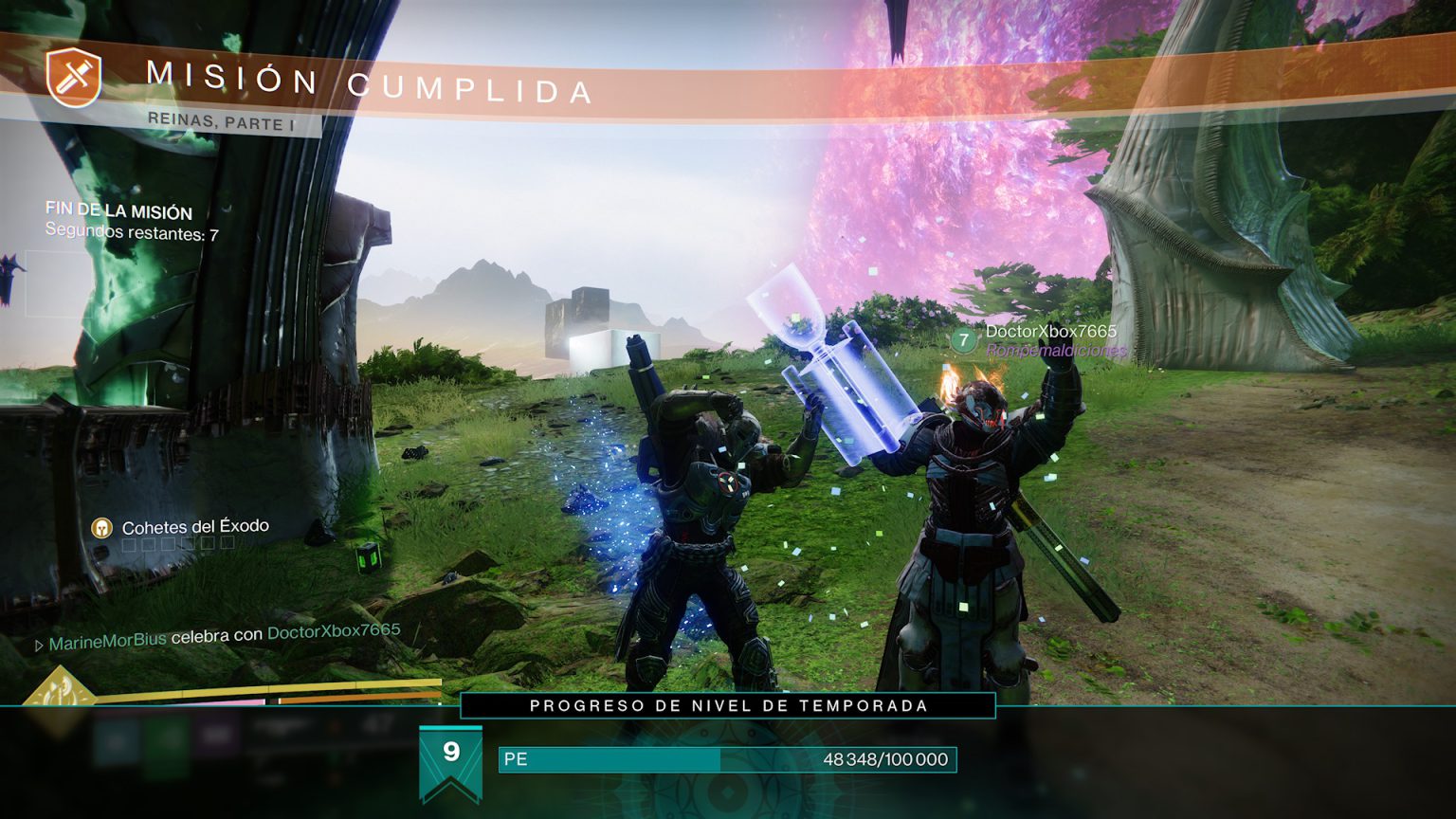Select the first quickslot thumbnail in the bottom bar
This screenshot has width=1456, height=819.
pos(116,741)
